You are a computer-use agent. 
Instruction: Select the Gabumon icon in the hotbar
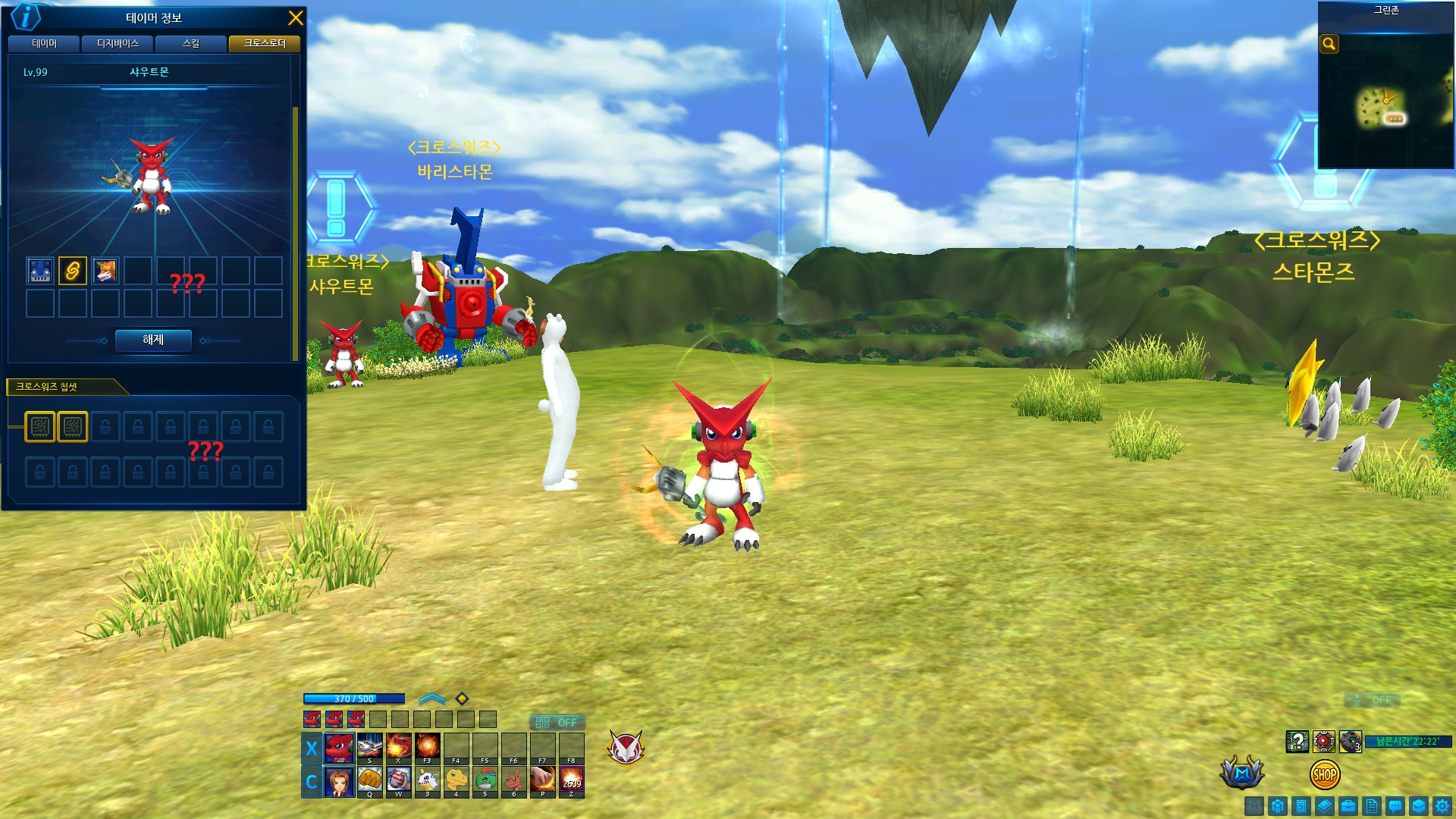(x=427, y=780)
